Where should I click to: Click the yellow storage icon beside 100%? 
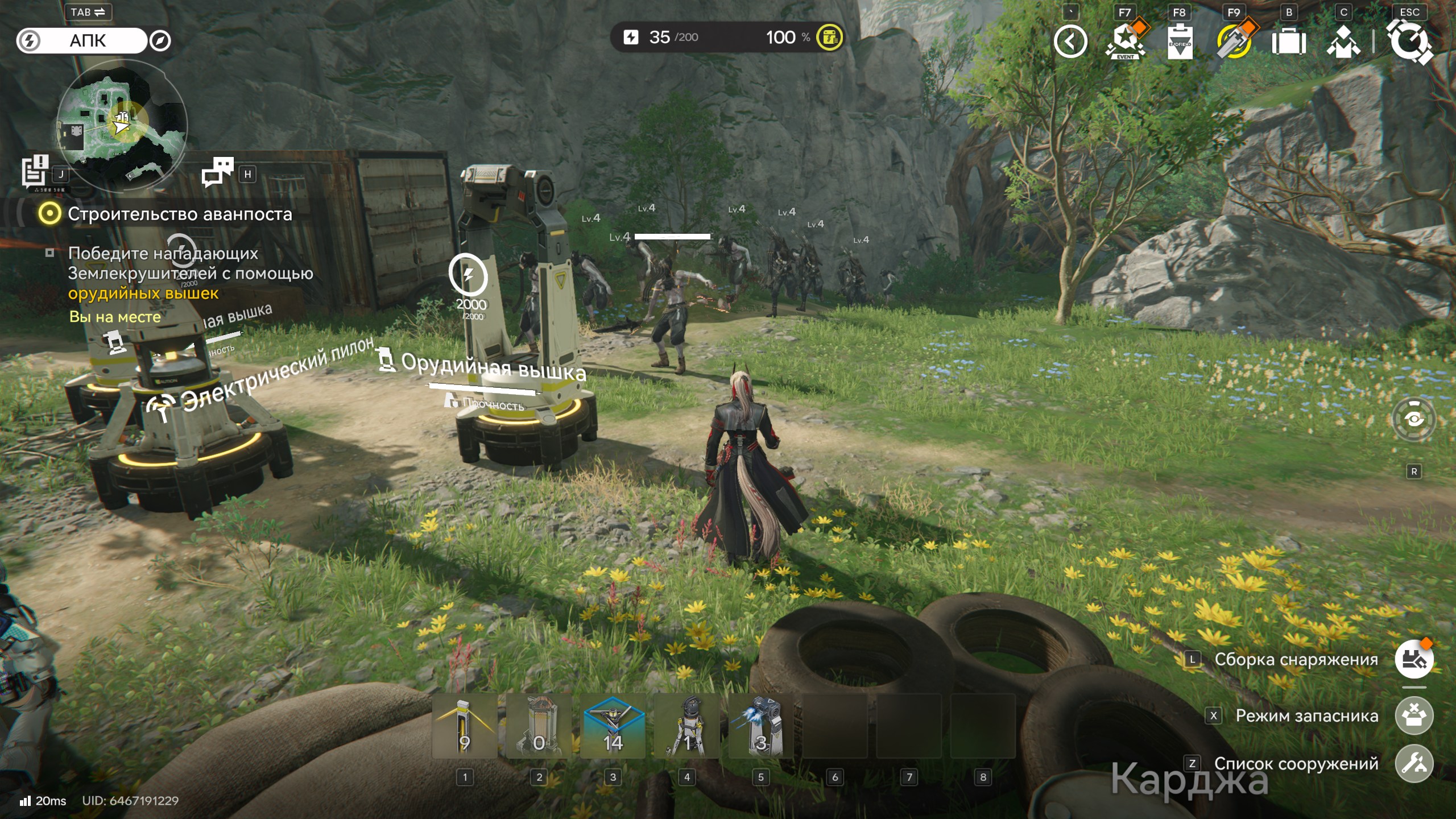(830, 38)
